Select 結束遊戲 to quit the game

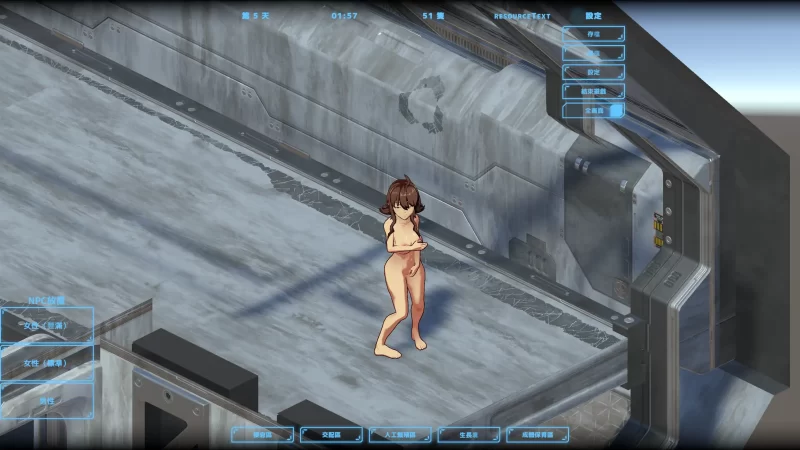[x=593, y=91]
